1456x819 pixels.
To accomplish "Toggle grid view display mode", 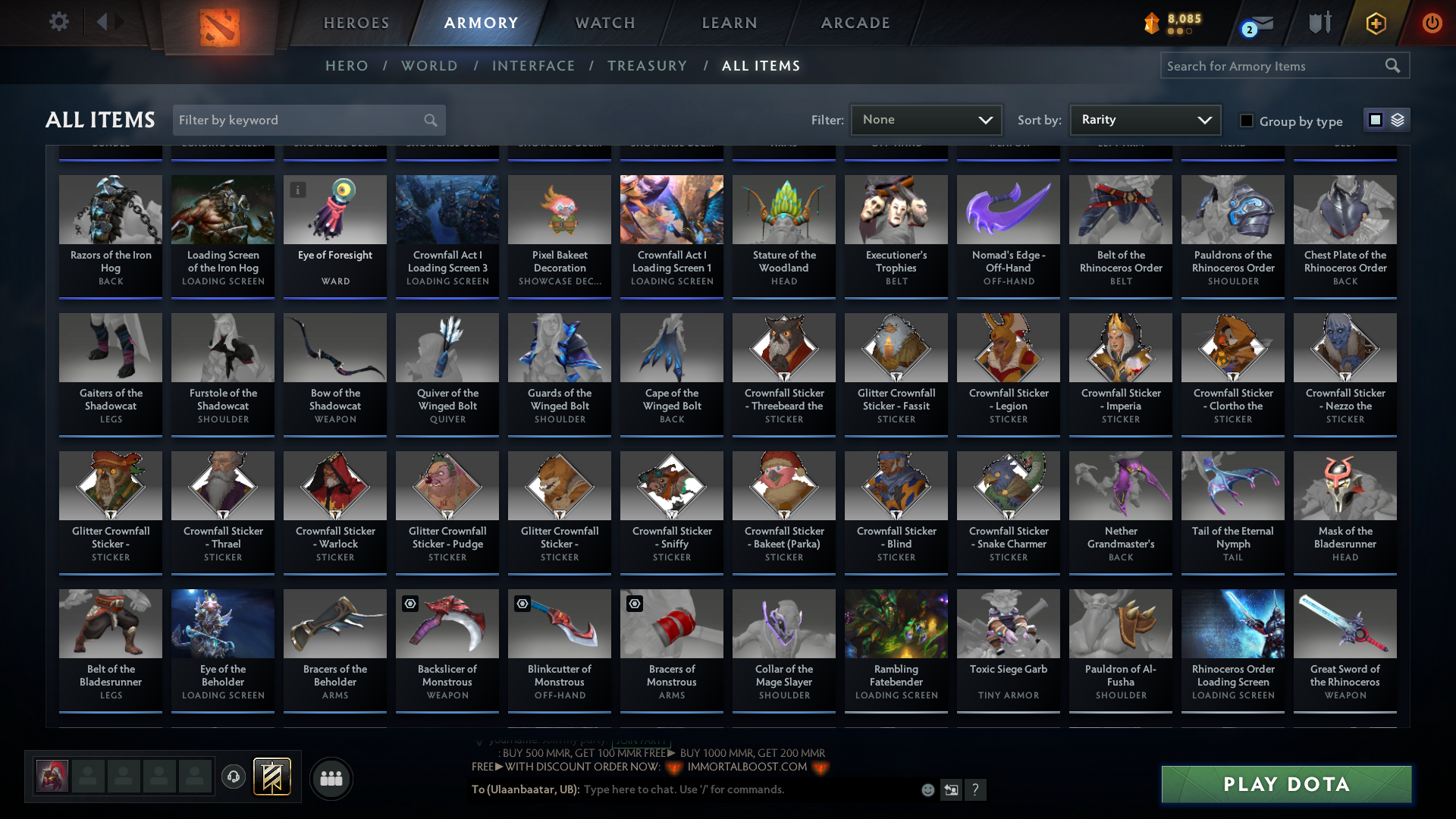I will (x=1375, y=119).
